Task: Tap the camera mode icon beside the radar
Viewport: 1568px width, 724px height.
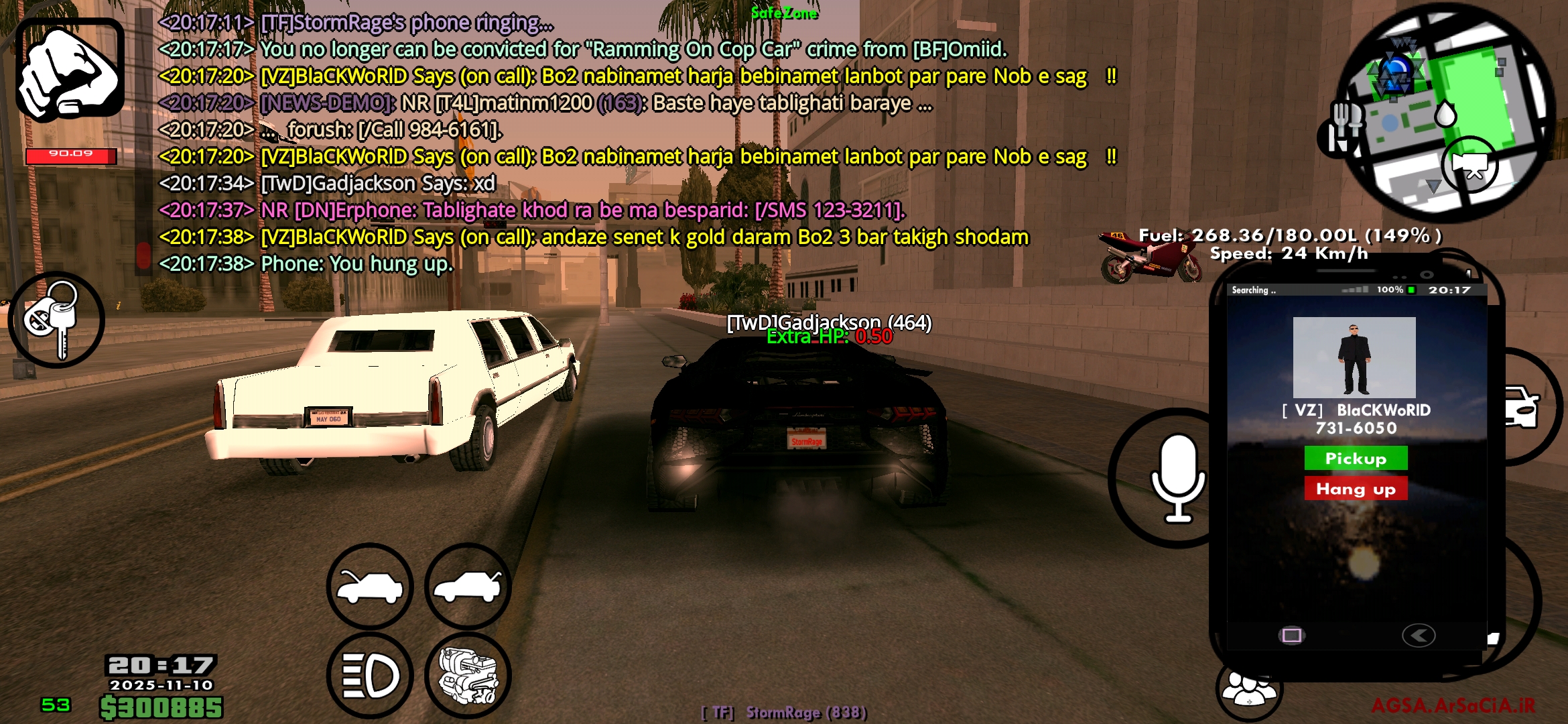Action: pos(1472,163)
